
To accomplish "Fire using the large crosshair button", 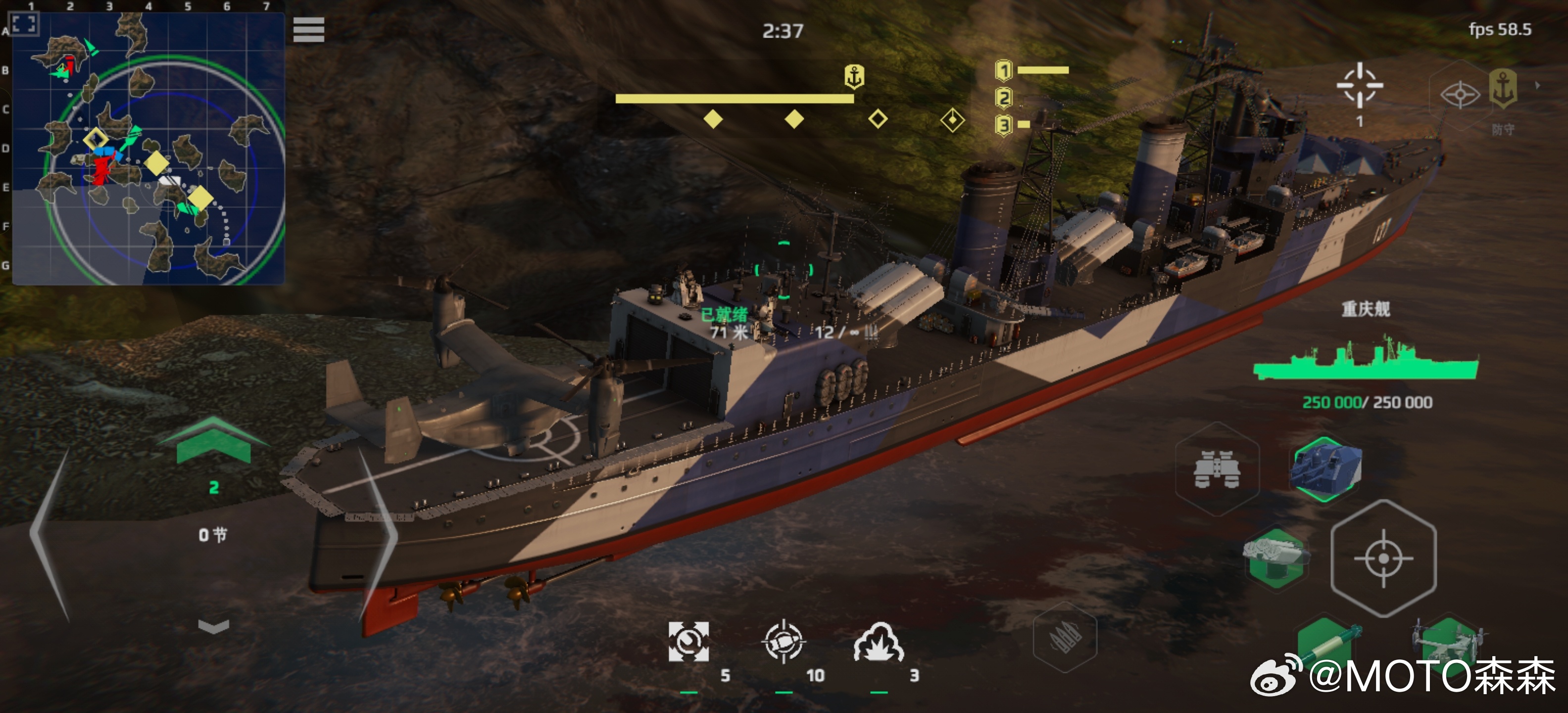I will pos(1383,558).
